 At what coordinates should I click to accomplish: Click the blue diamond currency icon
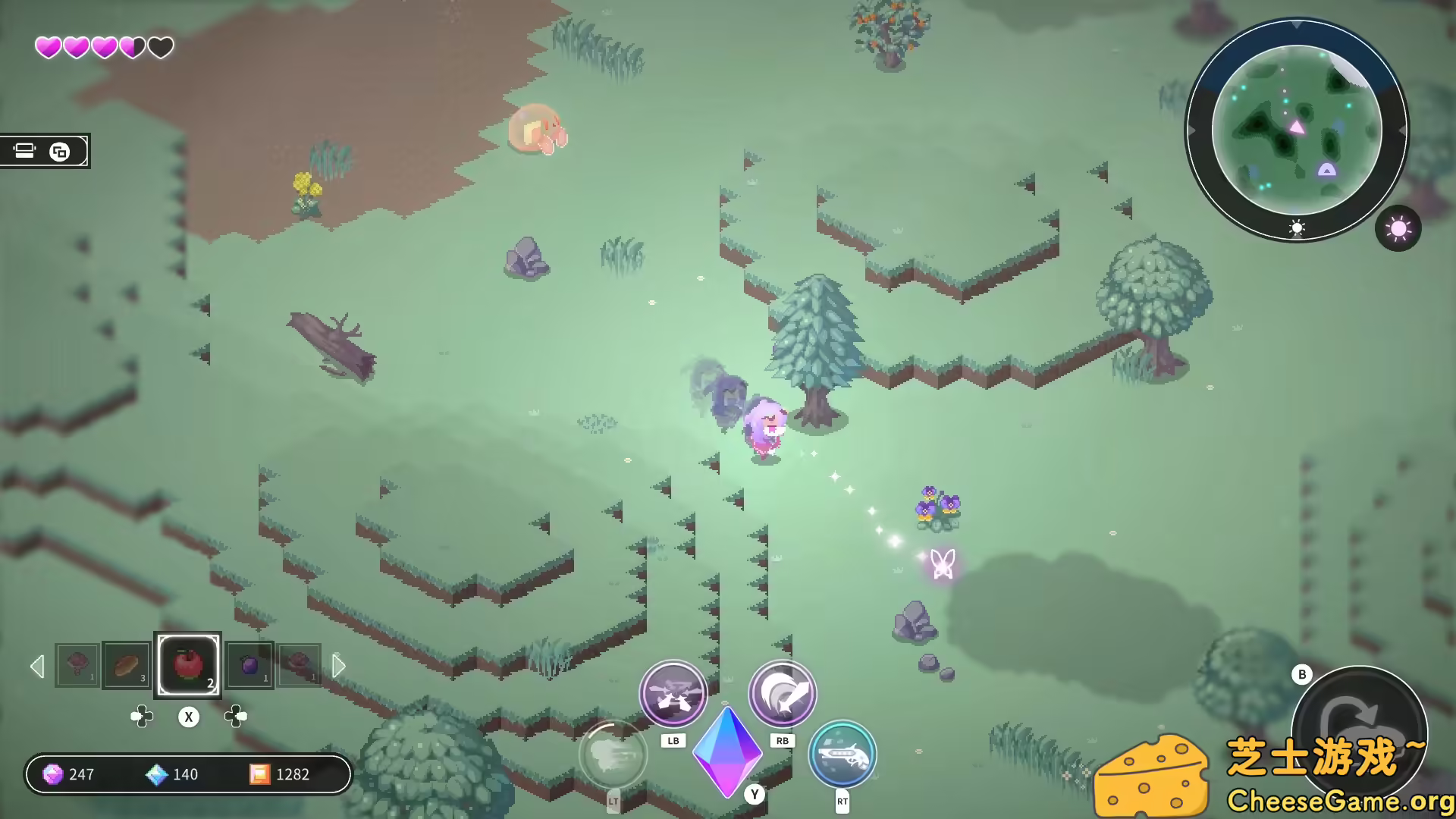156,774
